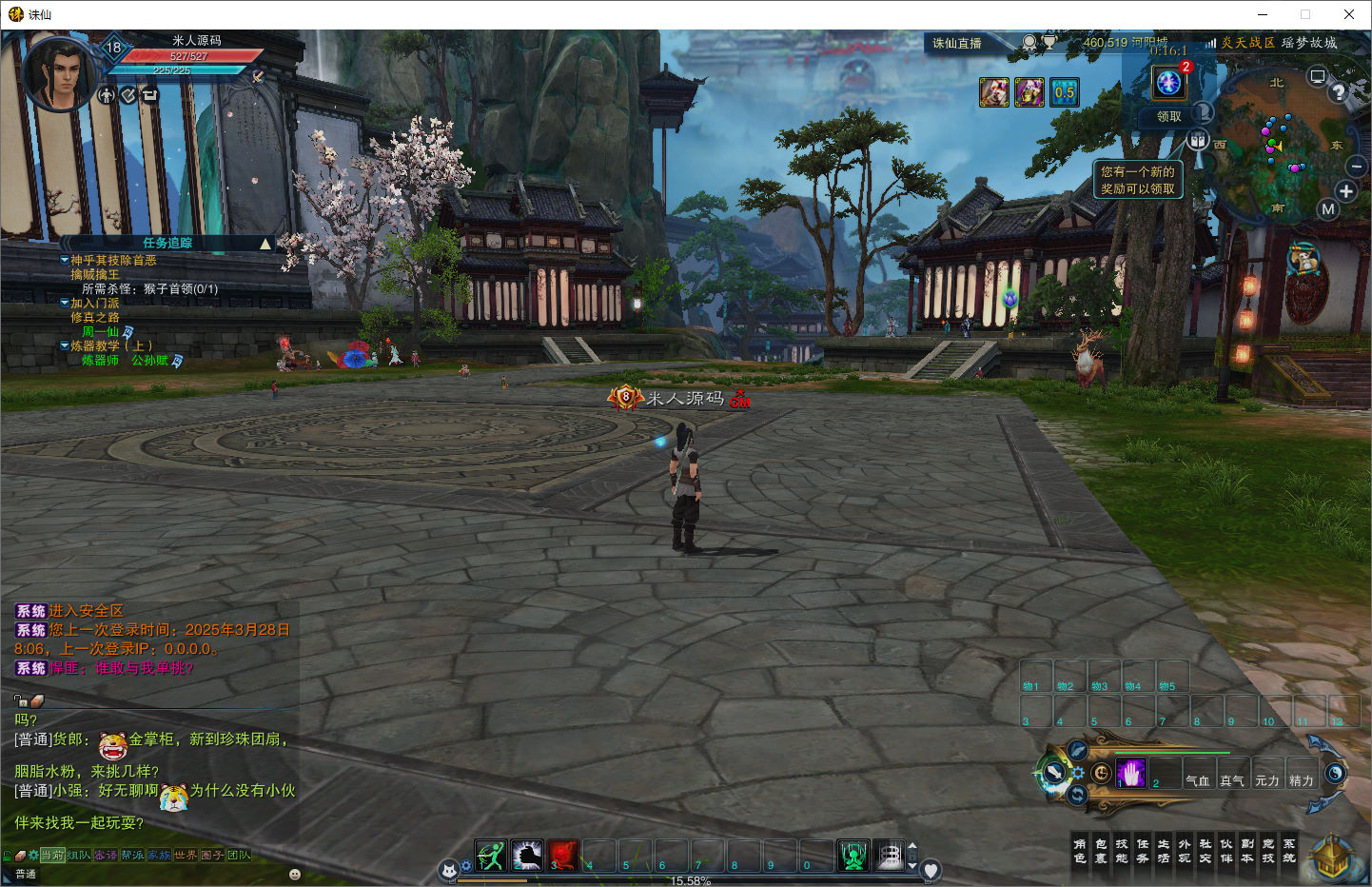Close the game window

pyautogui.click(x=1349, y=14)
